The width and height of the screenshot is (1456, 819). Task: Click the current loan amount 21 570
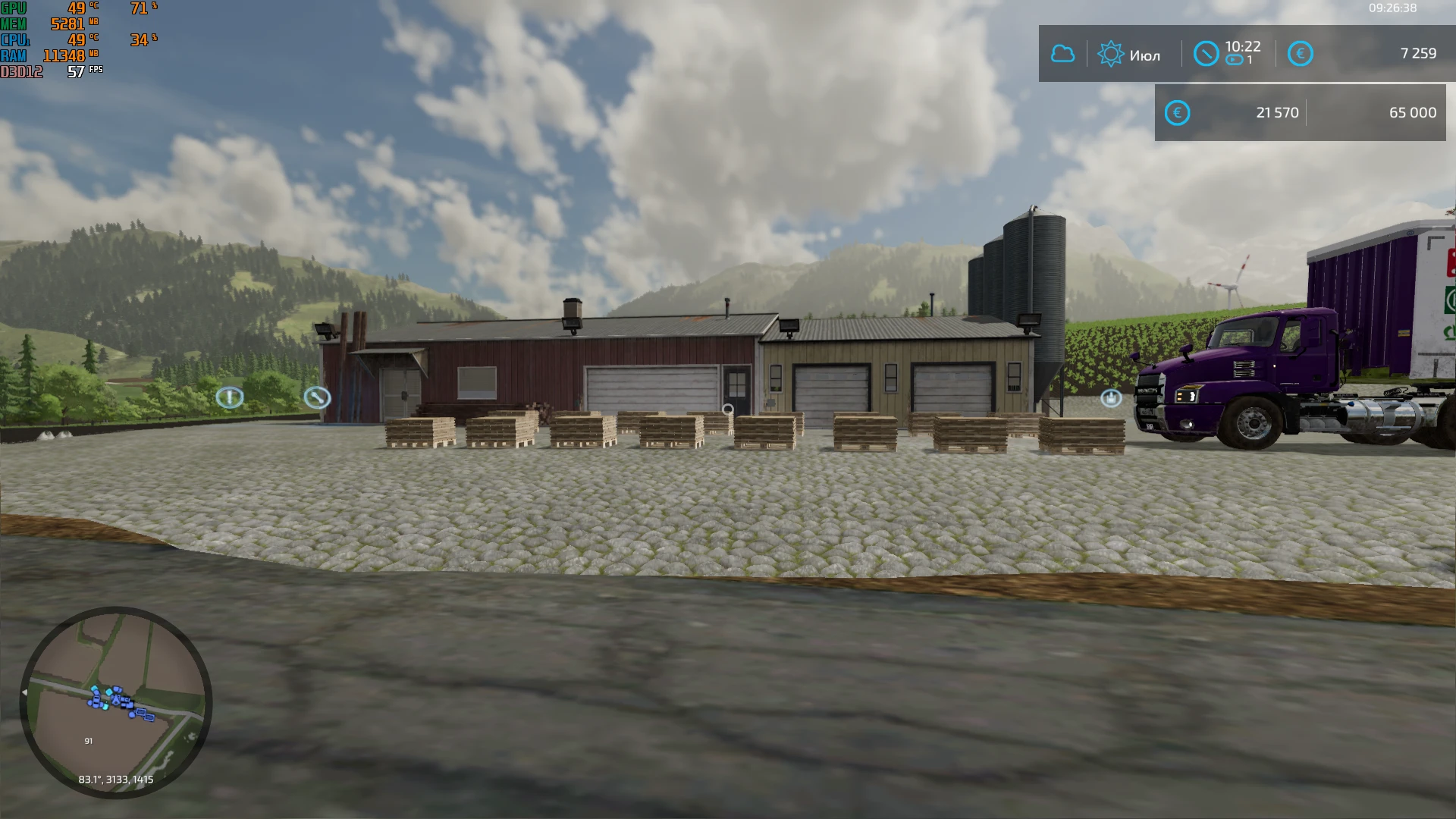(1279, 112)
